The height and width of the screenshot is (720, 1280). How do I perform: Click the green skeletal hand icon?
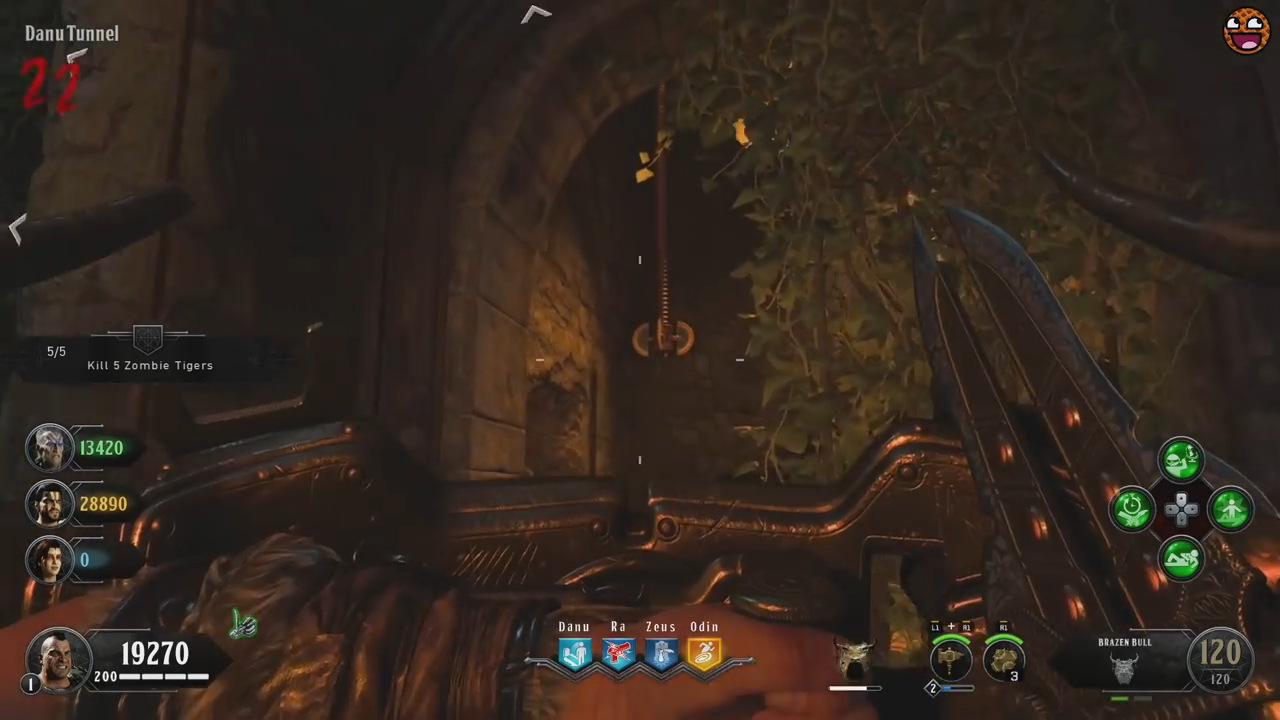(x=243, y=625)
